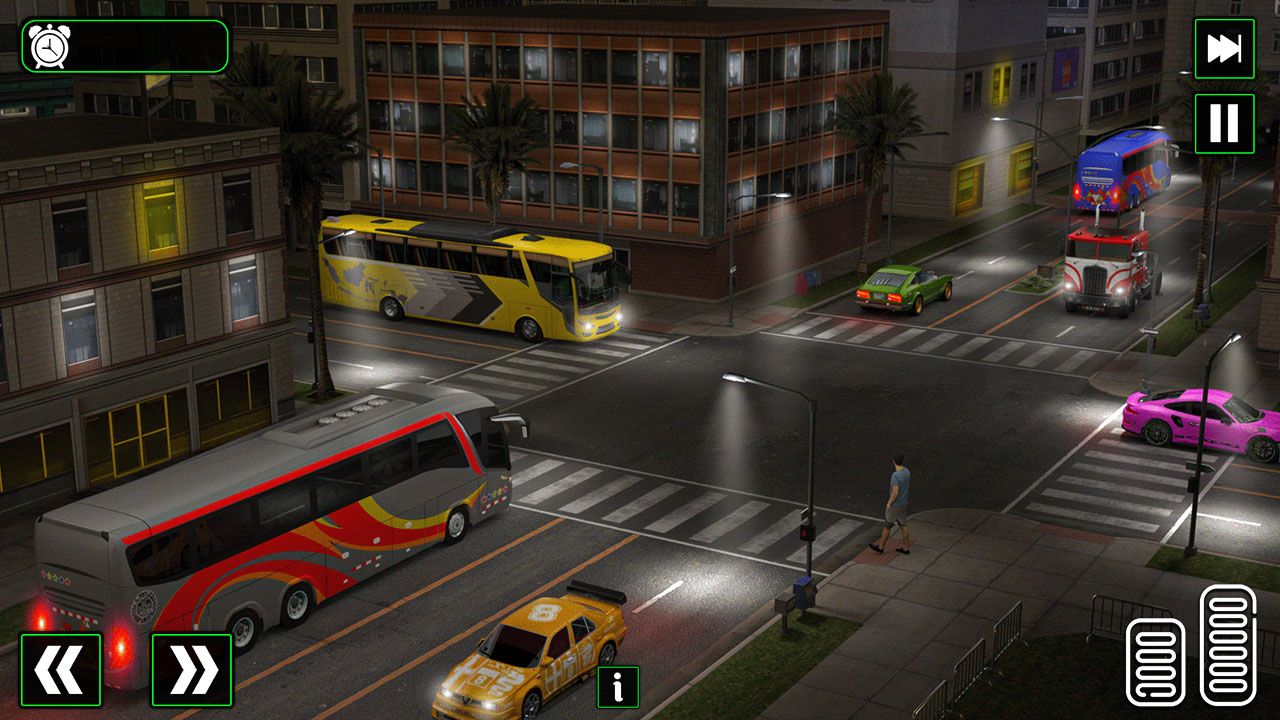
Task: Open vehicle info using the 'i' icon
Action: coord(617,686)
